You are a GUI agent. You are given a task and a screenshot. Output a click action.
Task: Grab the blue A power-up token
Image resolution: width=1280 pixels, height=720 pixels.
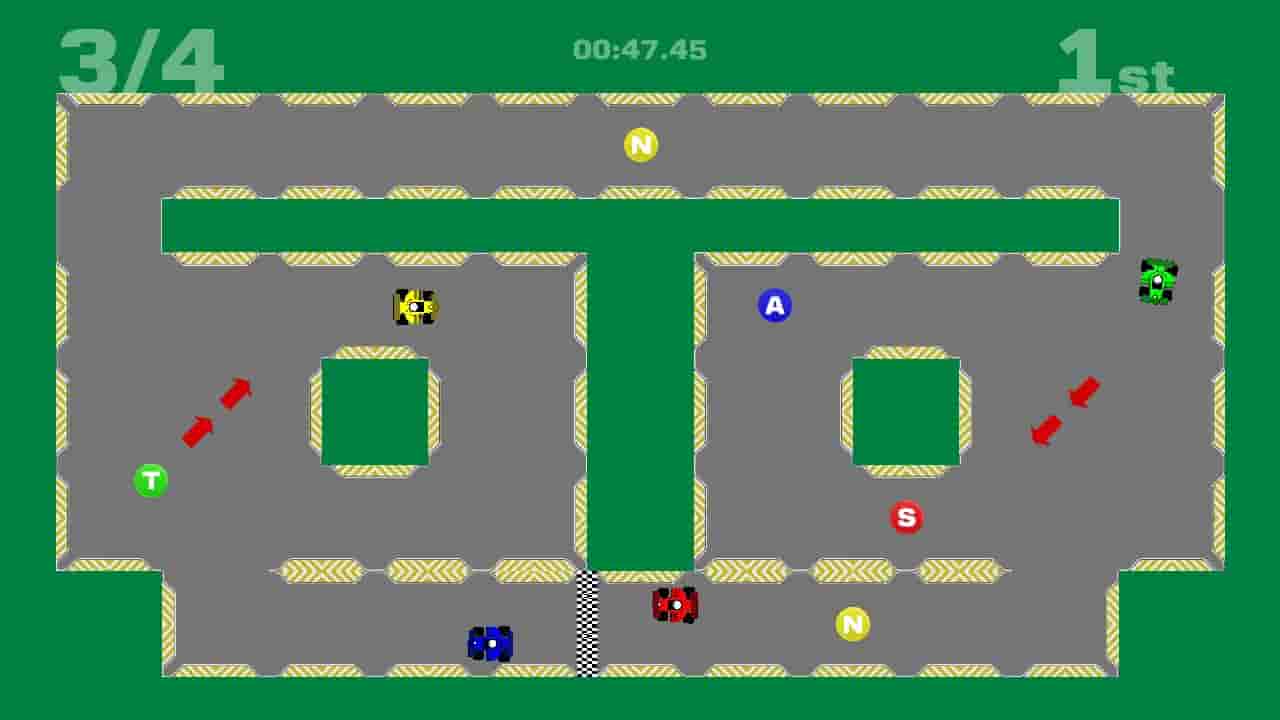point(772,306)
